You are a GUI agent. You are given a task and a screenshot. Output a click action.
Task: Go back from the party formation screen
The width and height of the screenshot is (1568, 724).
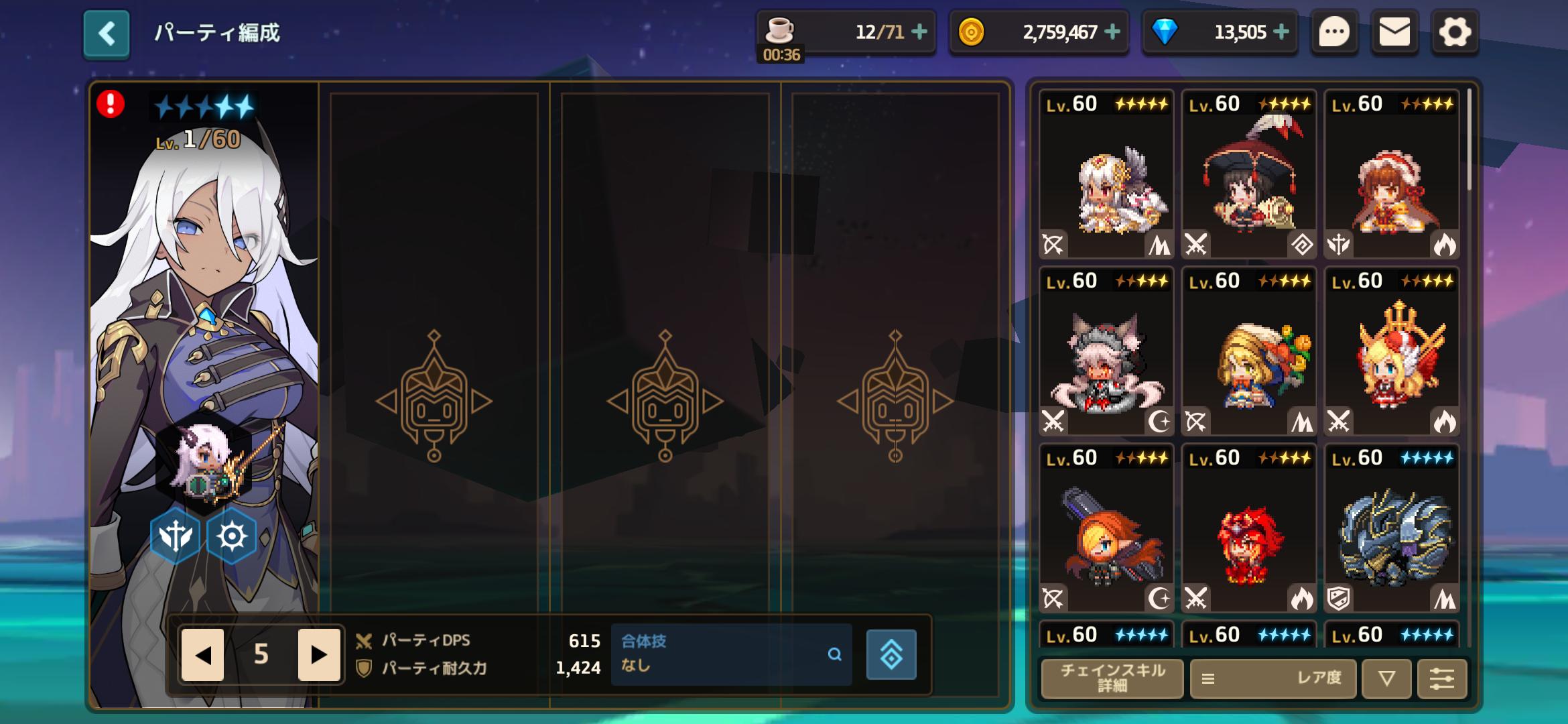tap(106, 34)
